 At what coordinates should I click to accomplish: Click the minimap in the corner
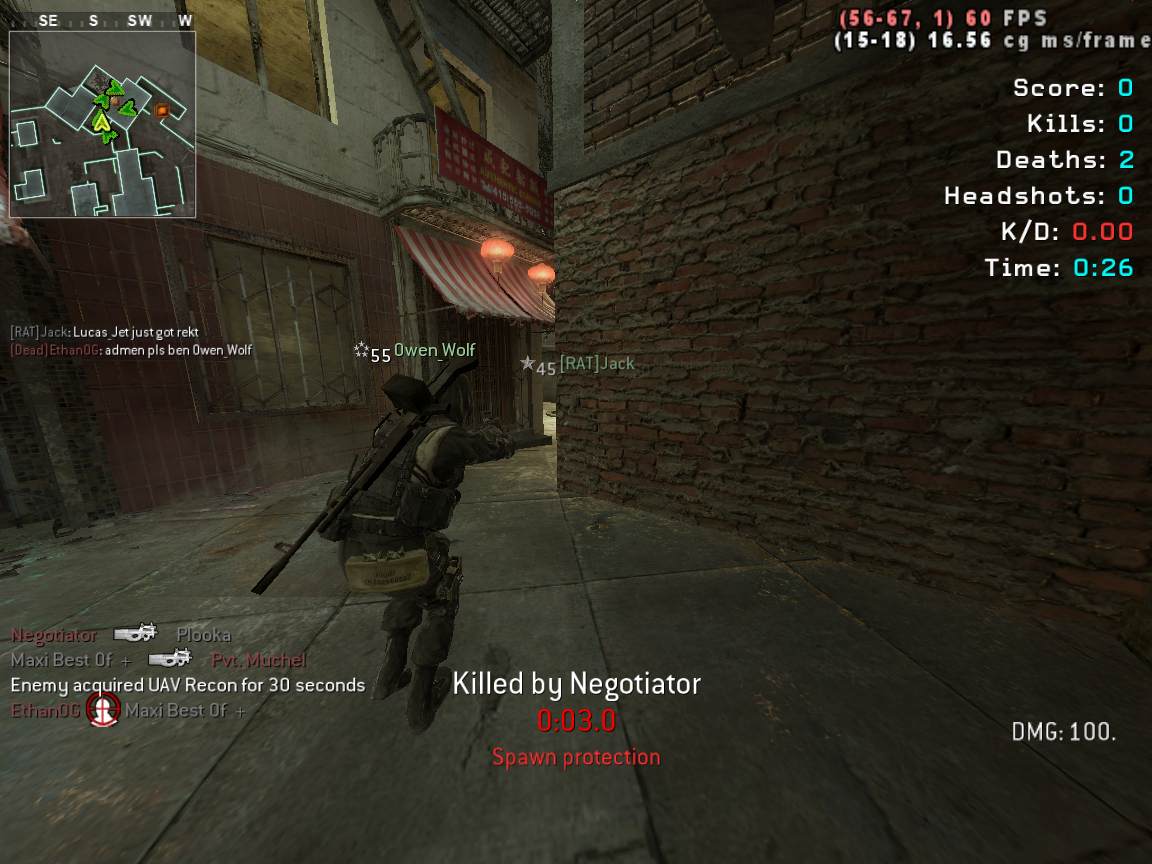102,124
